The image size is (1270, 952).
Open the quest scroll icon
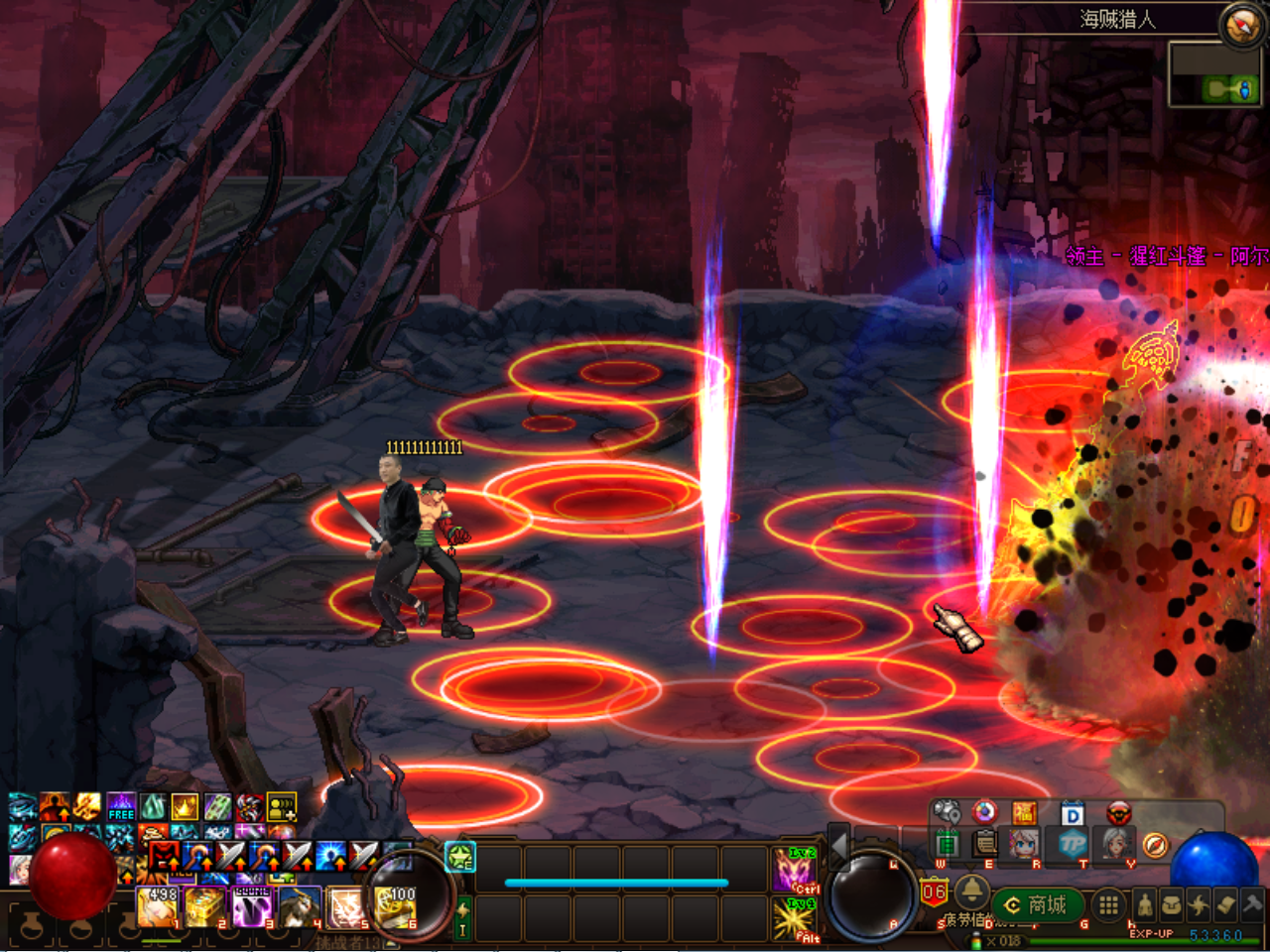click(x=1226, y=904)
